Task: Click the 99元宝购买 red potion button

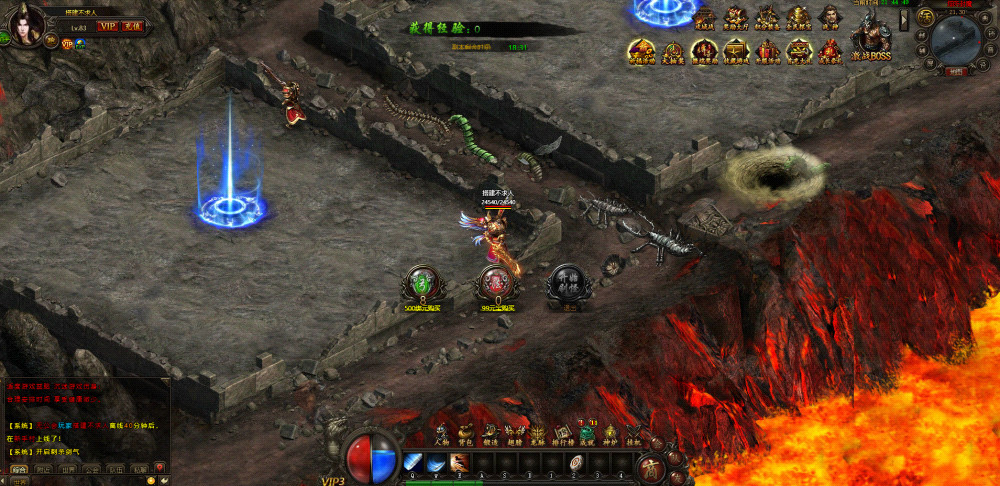Action: [491, 283]
